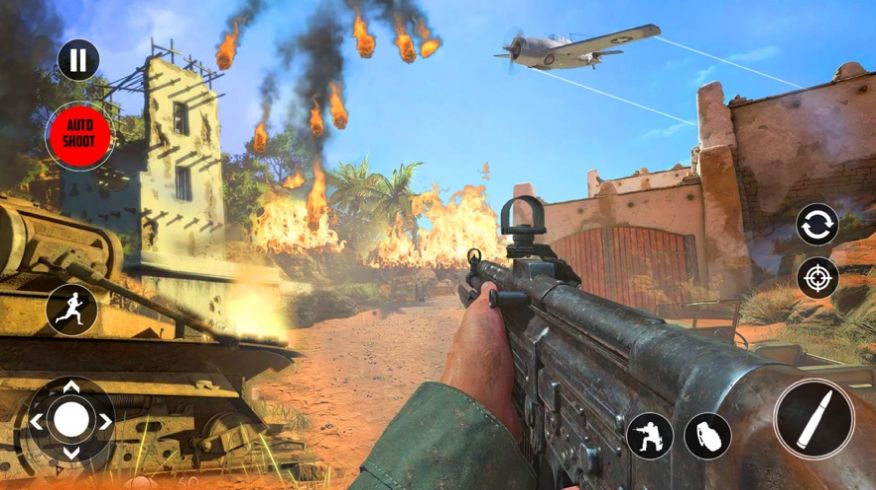Viewport: 876px width, 490px height.
Task: Toggle the red Auto Shoot button
Action: (80, 135)
